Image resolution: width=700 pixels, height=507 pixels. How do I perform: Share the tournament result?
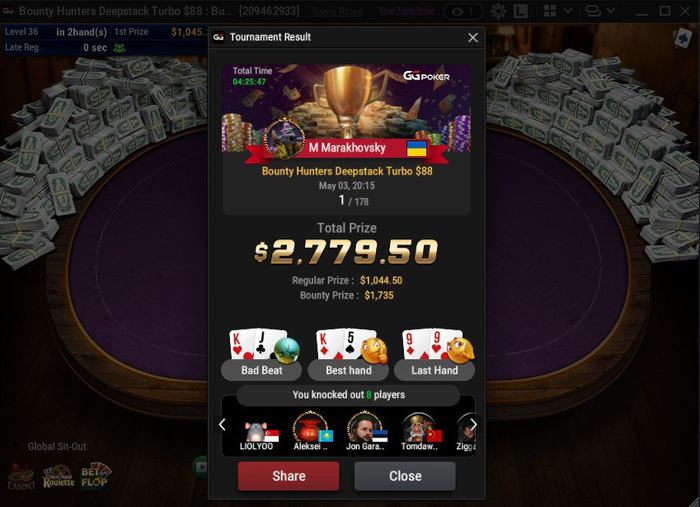[x=288, y=476]
